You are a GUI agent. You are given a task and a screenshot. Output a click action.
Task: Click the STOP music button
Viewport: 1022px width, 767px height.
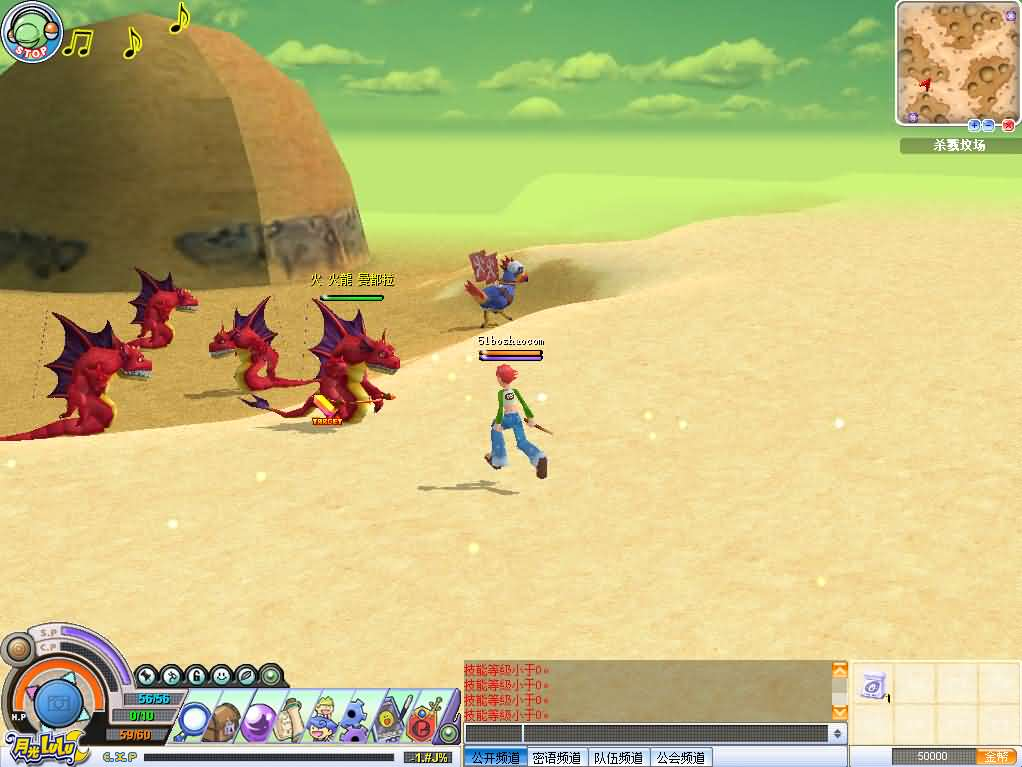tap(33, 33)
